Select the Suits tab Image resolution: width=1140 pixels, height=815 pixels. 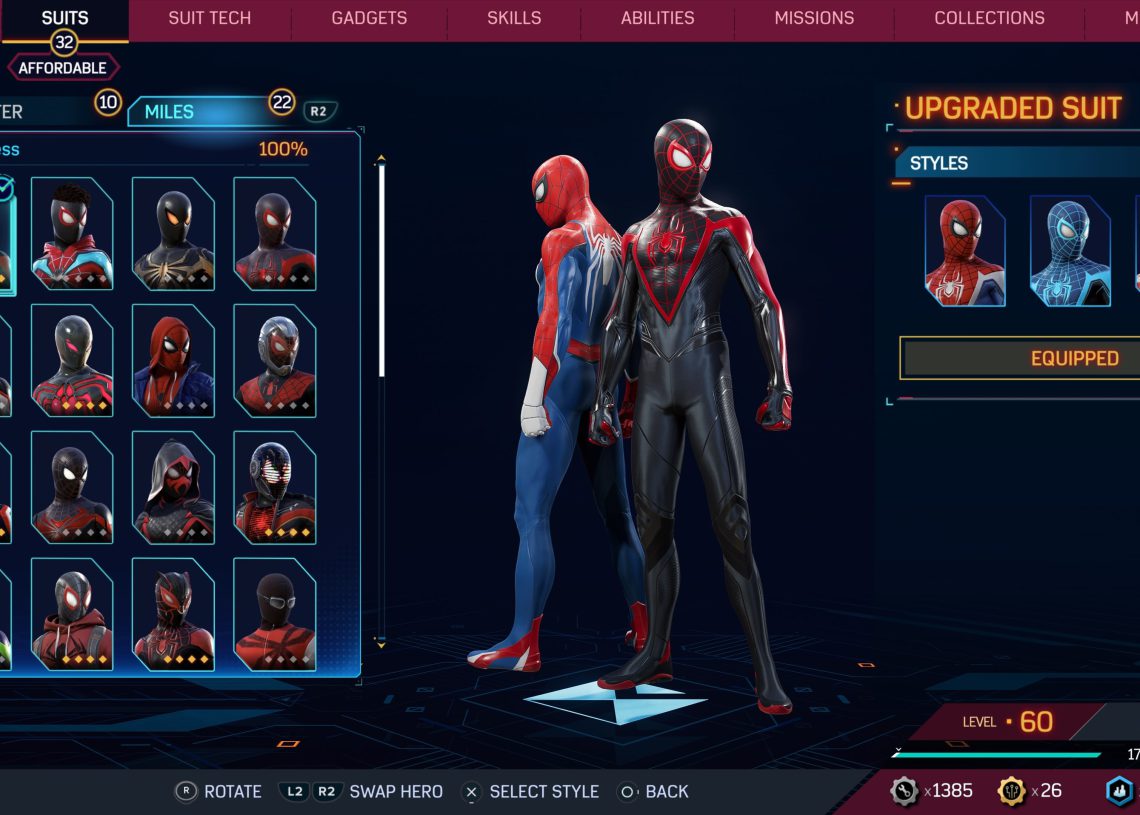pyautogui.click(x=64, y=18)
